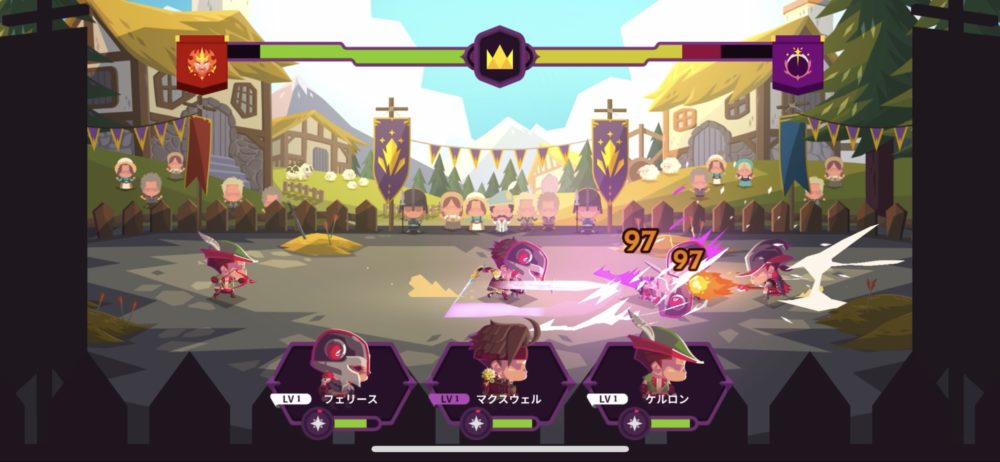Select the ケルロン hero card
Viewport: 1000px width, 462px height.
point(657,372)
